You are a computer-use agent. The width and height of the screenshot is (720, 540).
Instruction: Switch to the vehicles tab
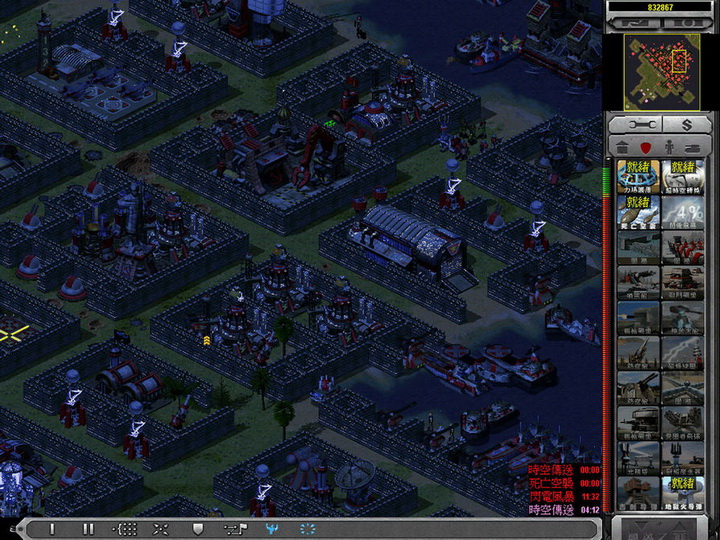click(x=693, y=146)
